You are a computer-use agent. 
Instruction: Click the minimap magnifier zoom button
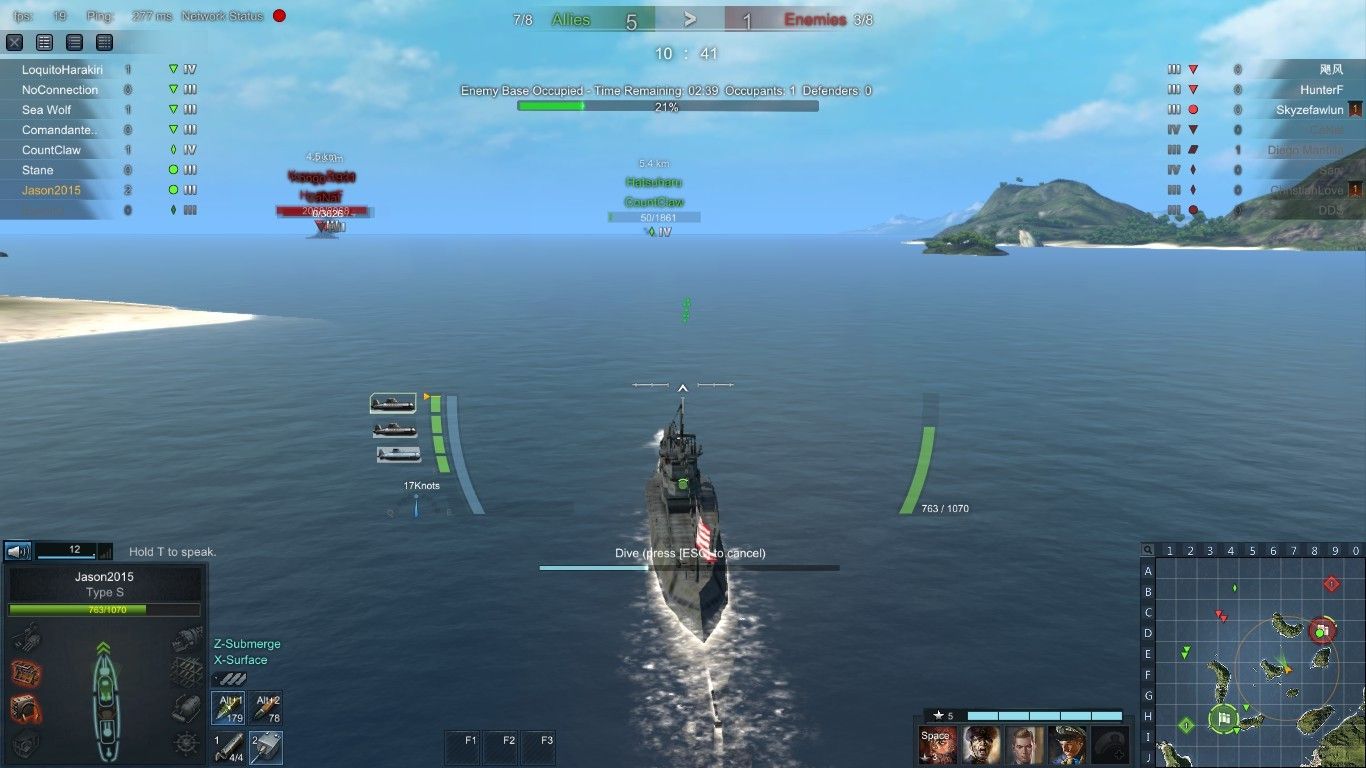click(x=1148, y=550)
